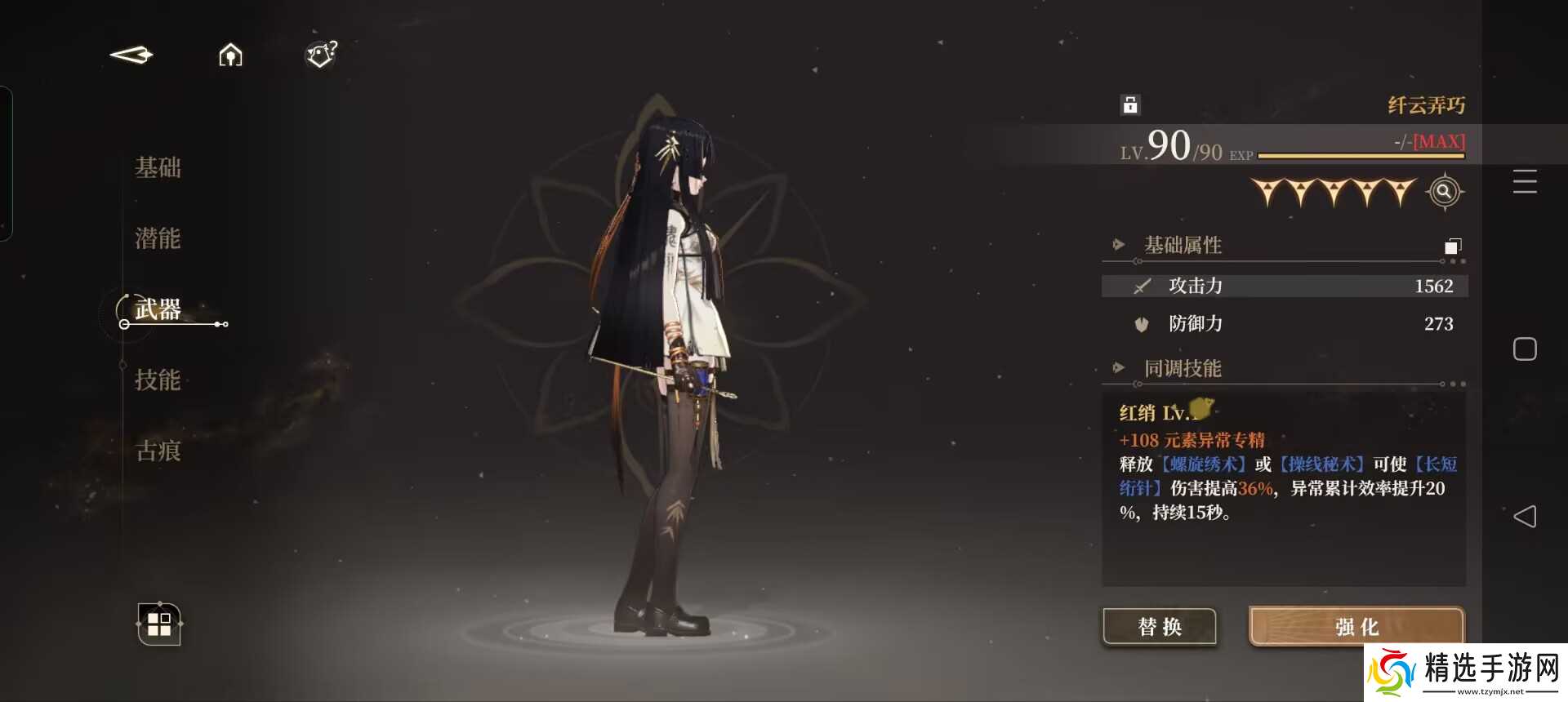
Task: Toggle the 基础属性 detail icon
Action: pos(1453,246)
